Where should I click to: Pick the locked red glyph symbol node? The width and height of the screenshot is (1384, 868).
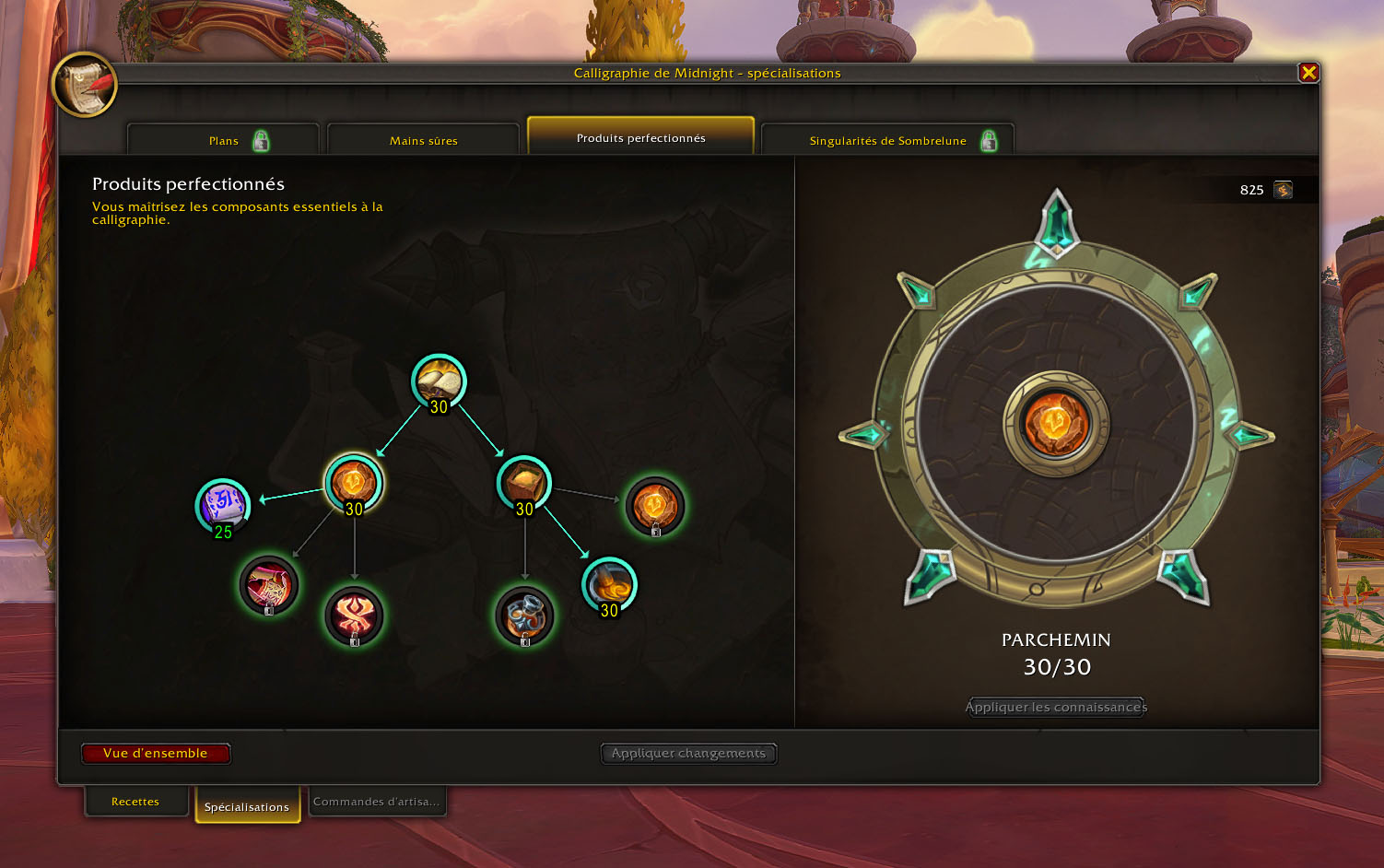tap(354, 616)
